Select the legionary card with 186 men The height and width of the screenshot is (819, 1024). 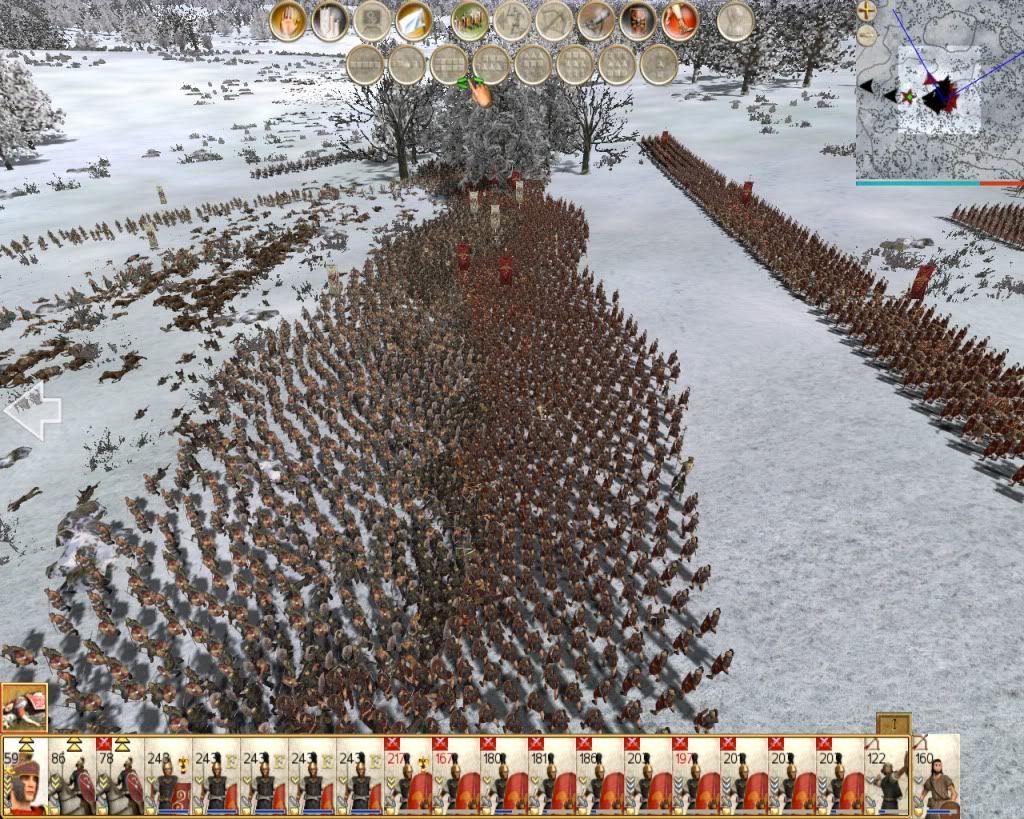tap(600, 775)
